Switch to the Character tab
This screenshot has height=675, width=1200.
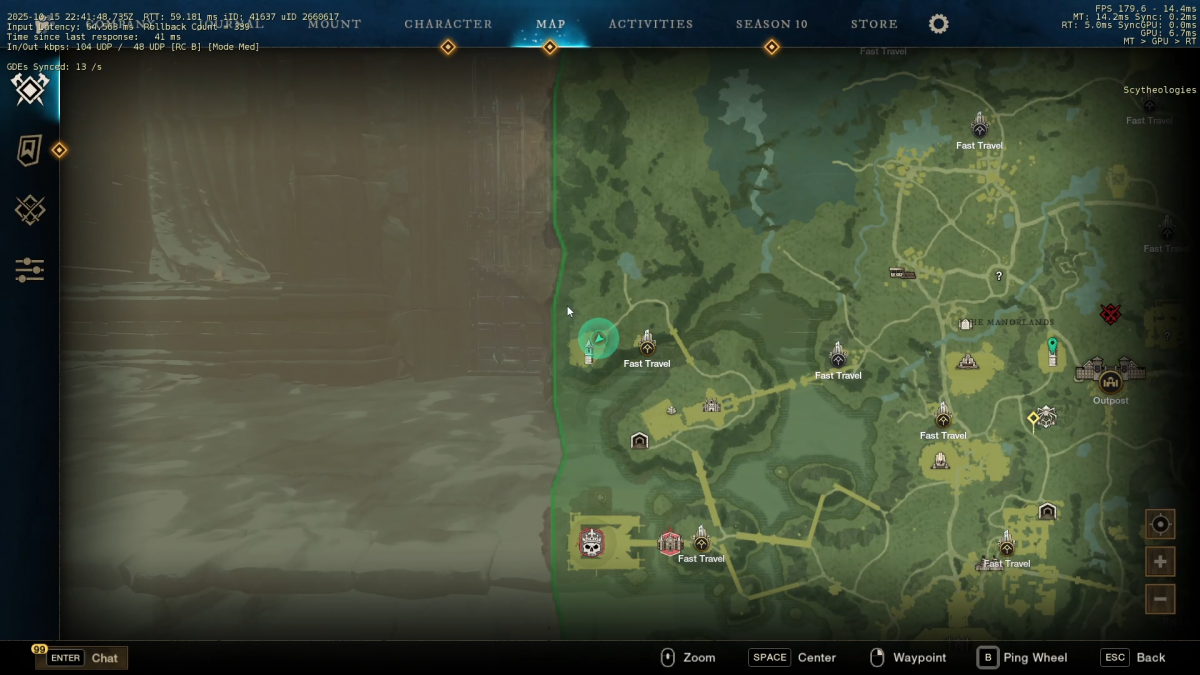[x=448, y=24]
